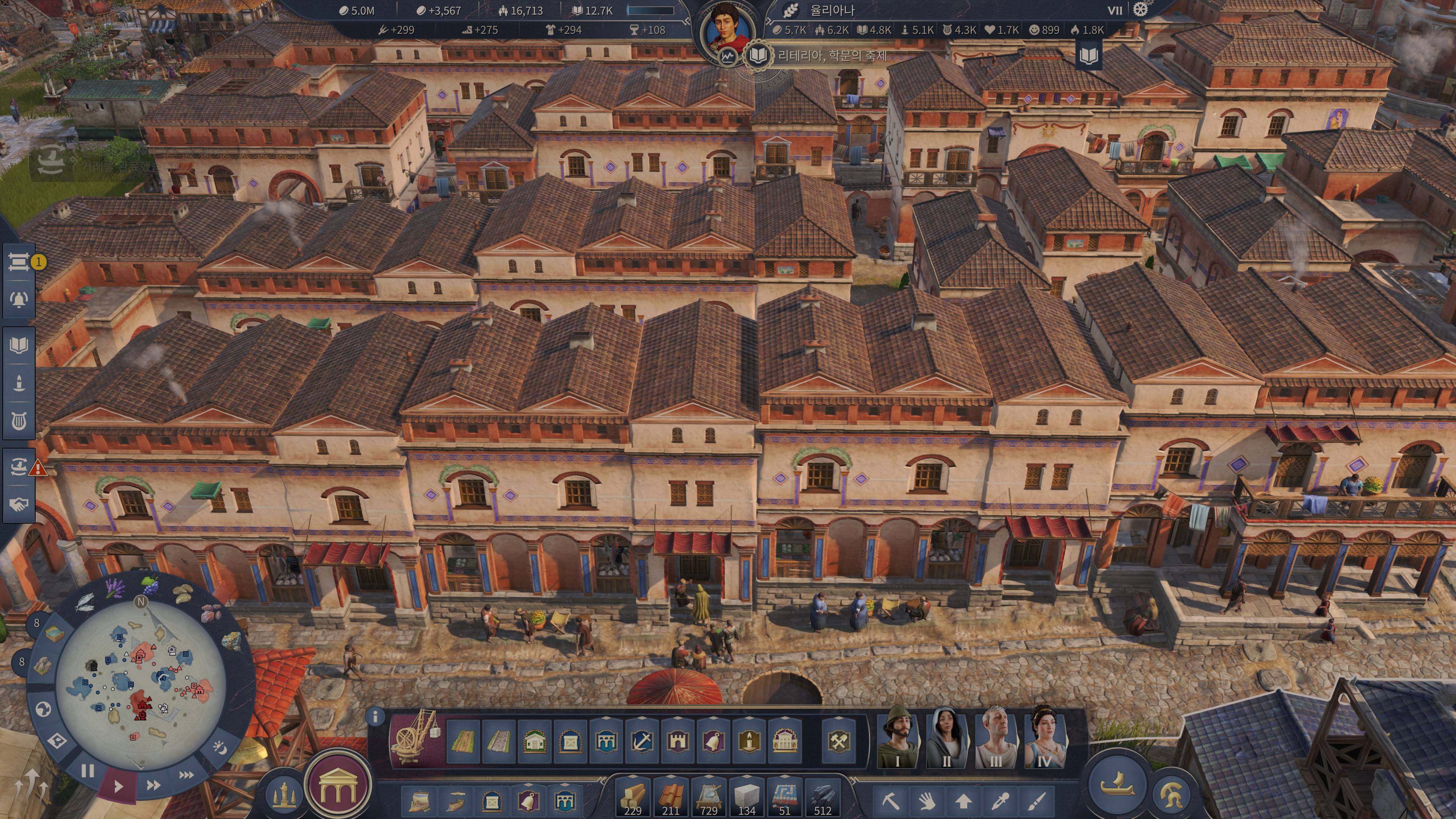1456x819 pixels.
Task: Open the handshake diplomacy menu
Action: pos(19,504)
